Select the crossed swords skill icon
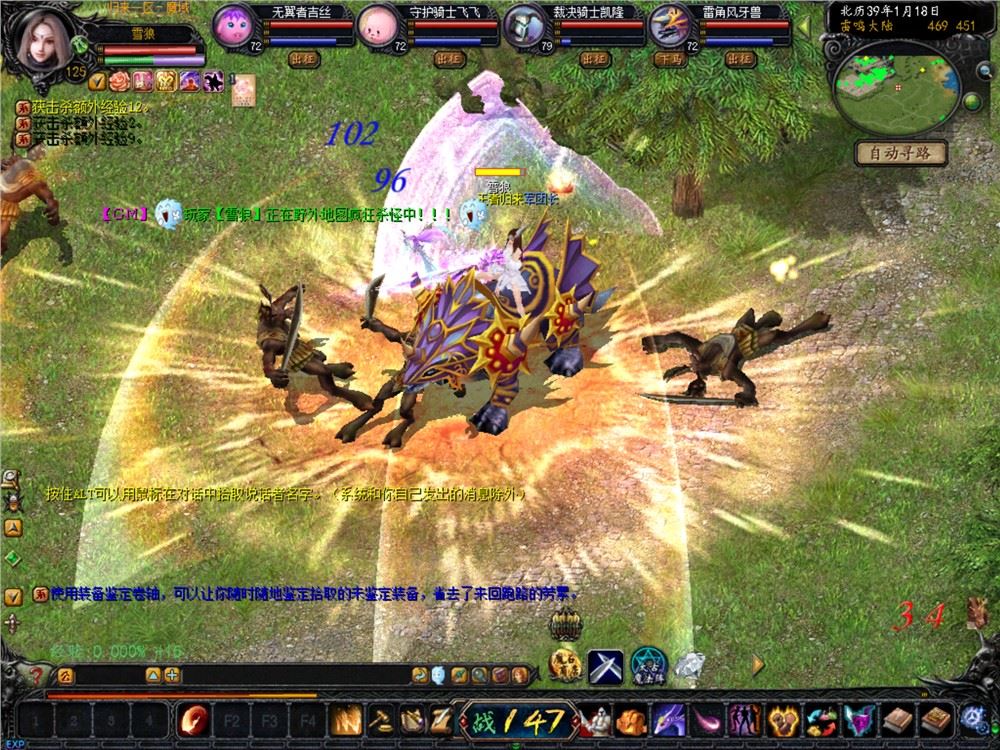1000x750 pixels. (605, 665)
